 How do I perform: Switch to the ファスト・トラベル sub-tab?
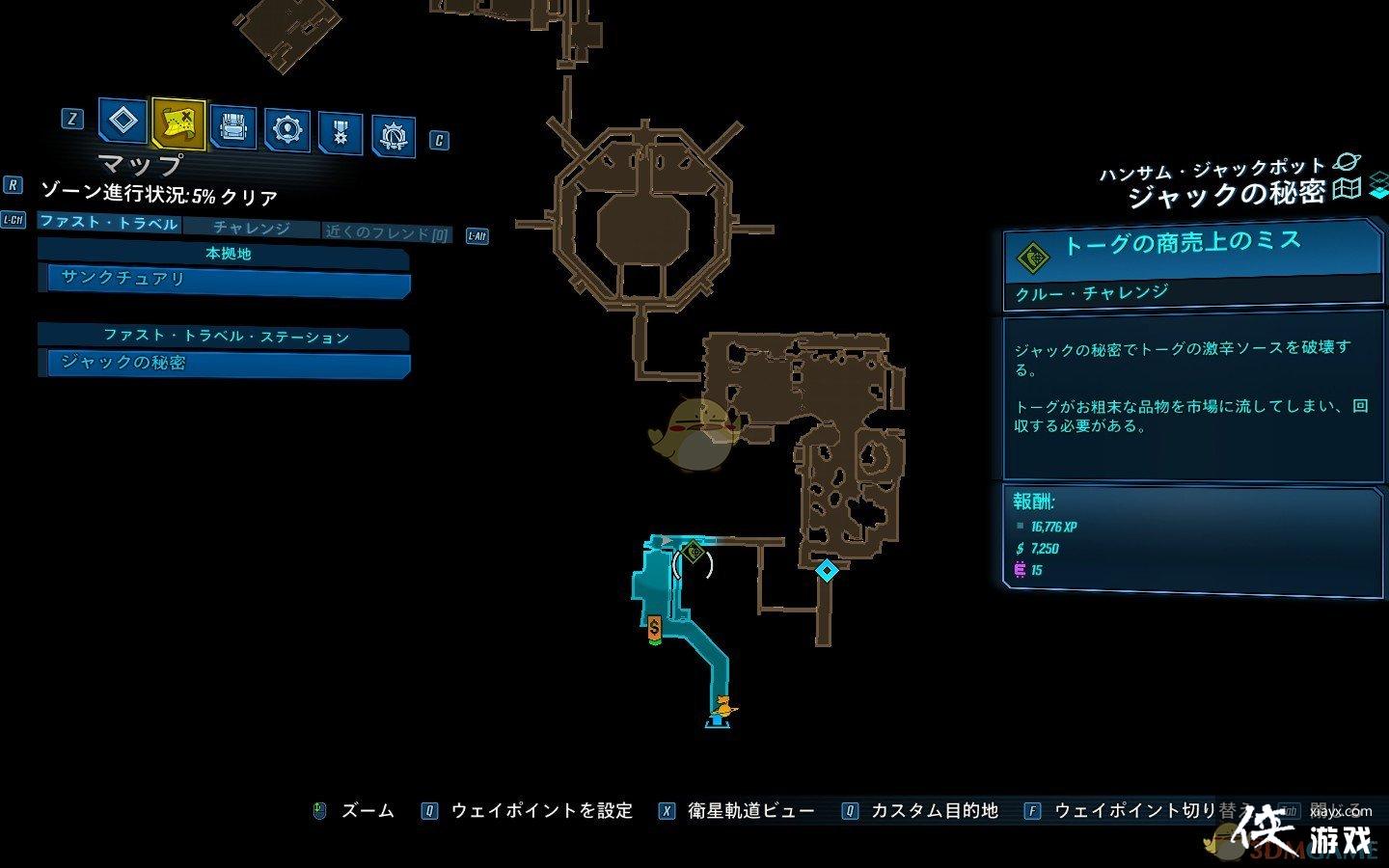pos(109,223)
